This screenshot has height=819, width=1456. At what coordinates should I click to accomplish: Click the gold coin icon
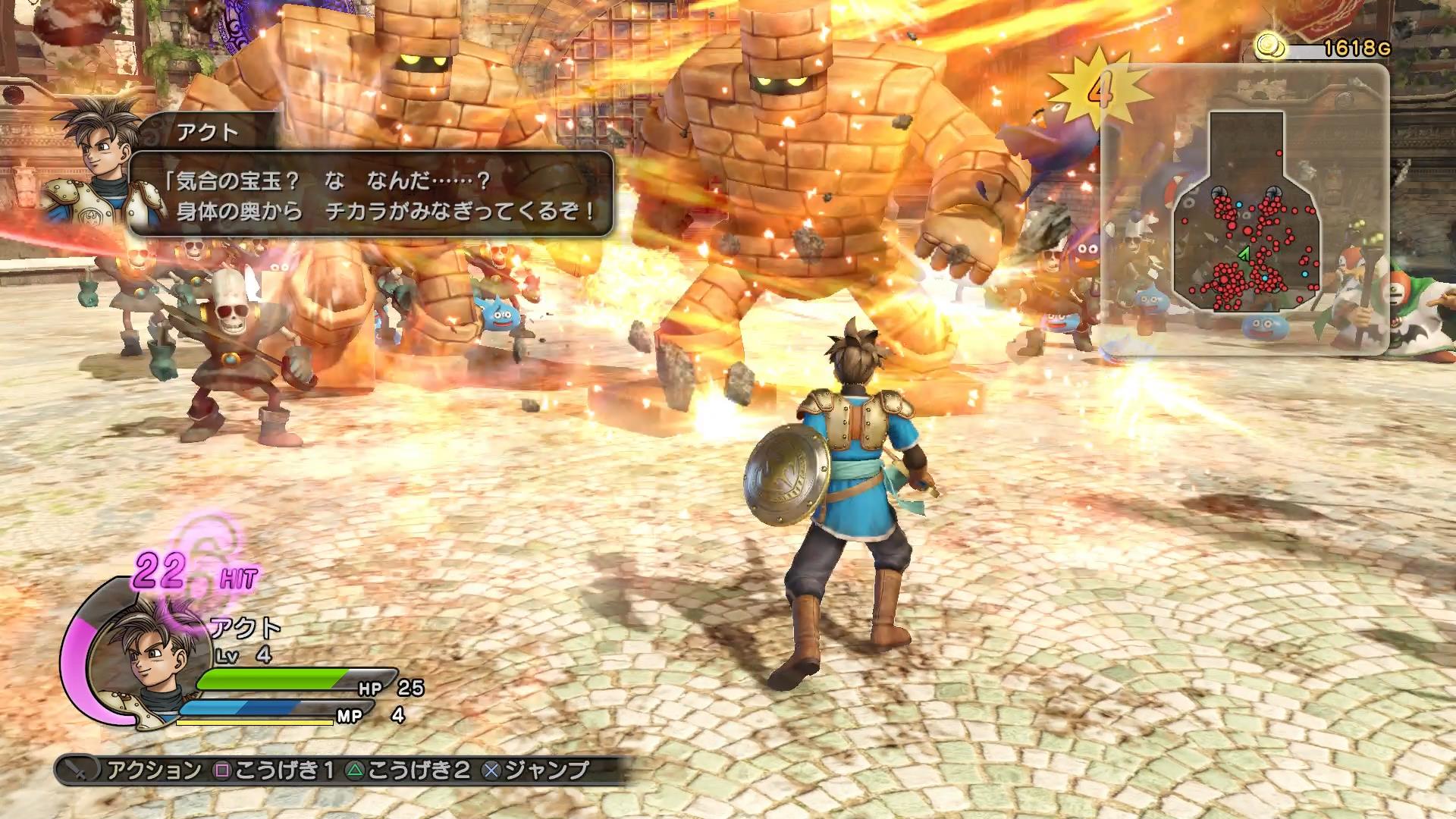point(1269,46)
